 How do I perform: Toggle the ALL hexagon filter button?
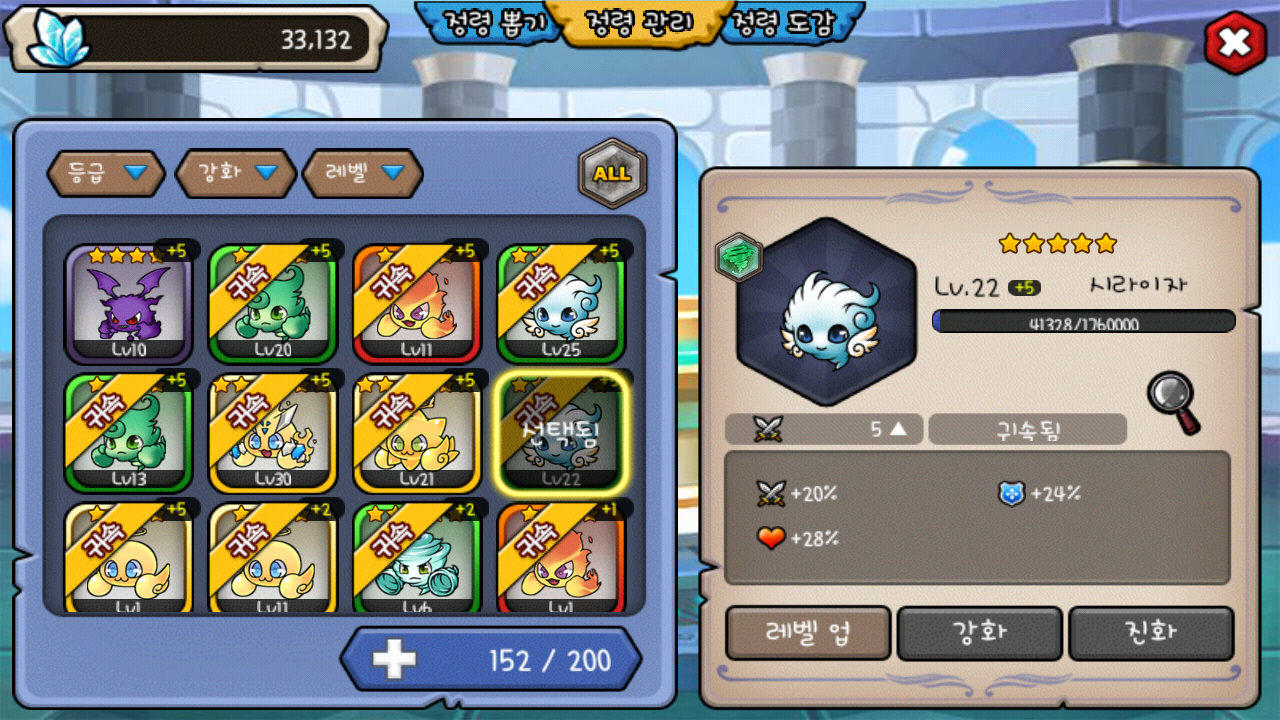(612, 173)
